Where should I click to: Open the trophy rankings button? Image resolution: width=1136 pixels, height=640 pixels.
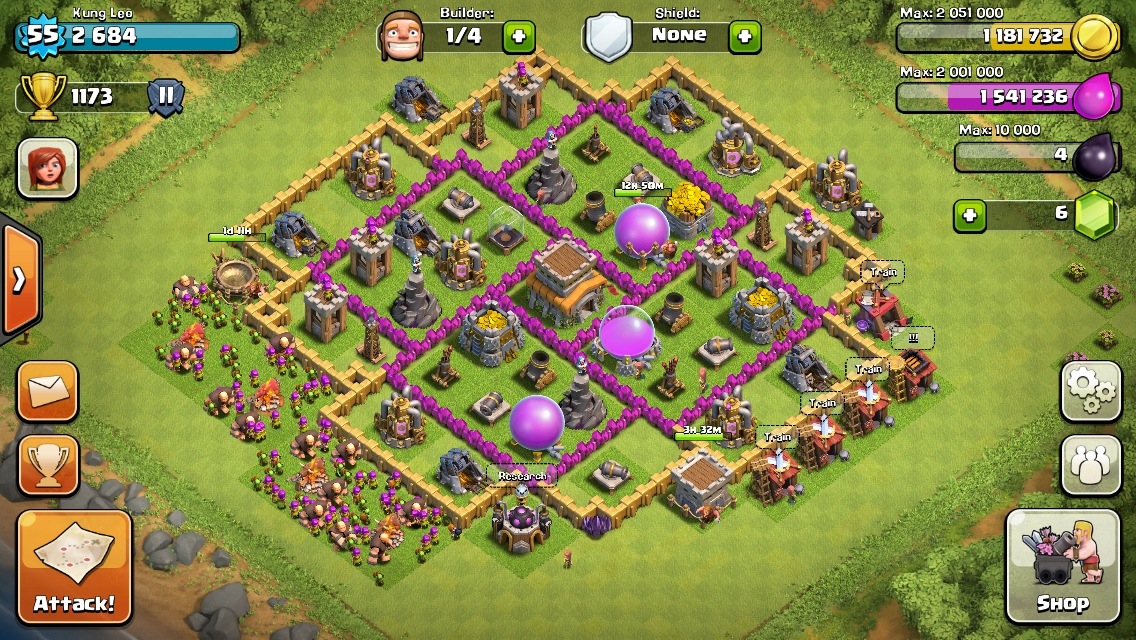(x=47, y=465)
